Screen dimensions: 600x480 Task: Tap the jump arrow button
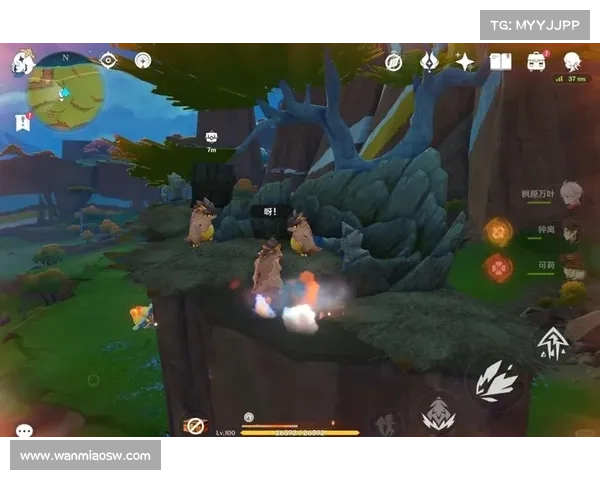click(551, 342)
